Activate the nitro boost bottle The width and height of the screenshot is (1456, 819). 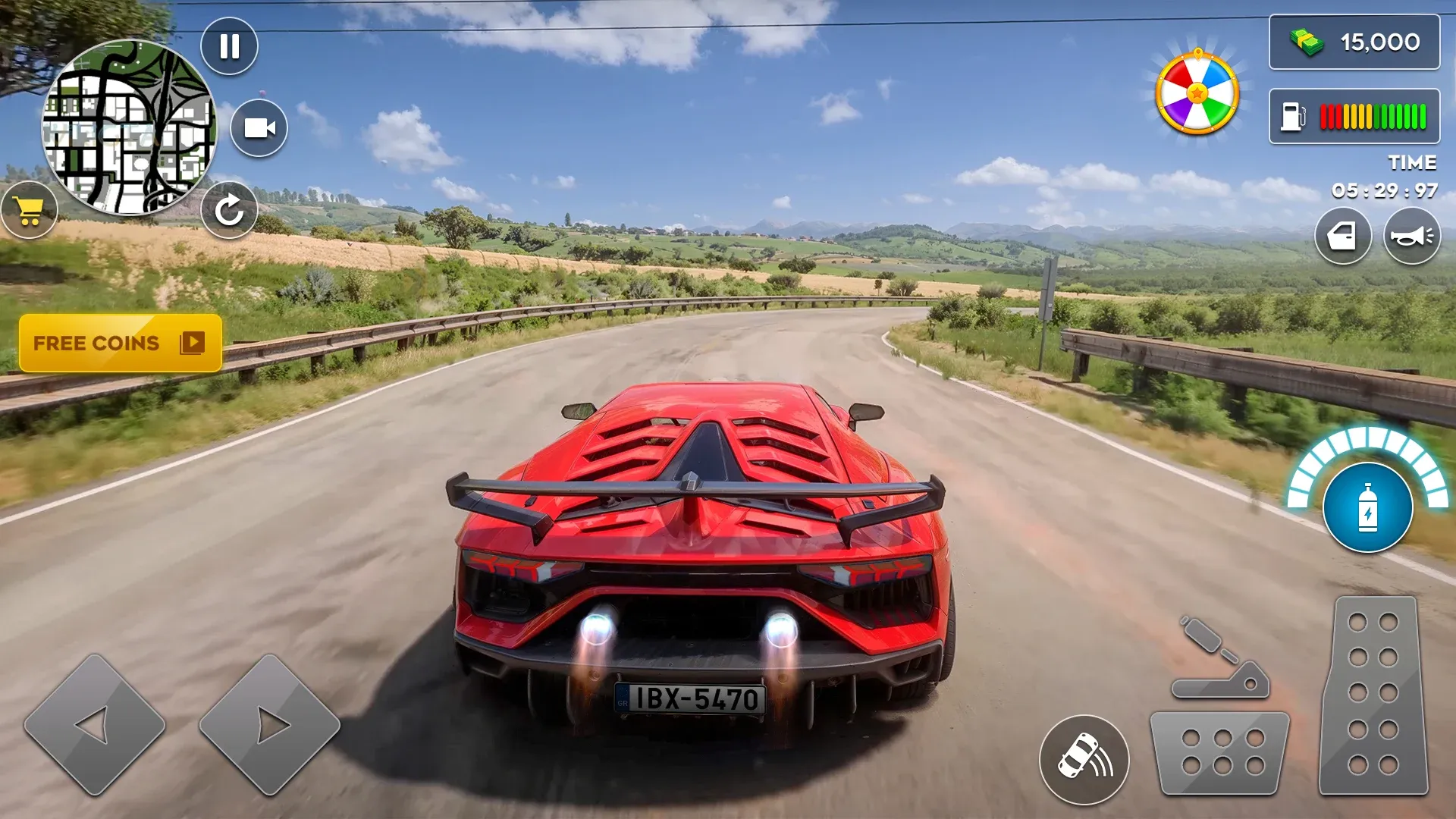pos(1367,507)
